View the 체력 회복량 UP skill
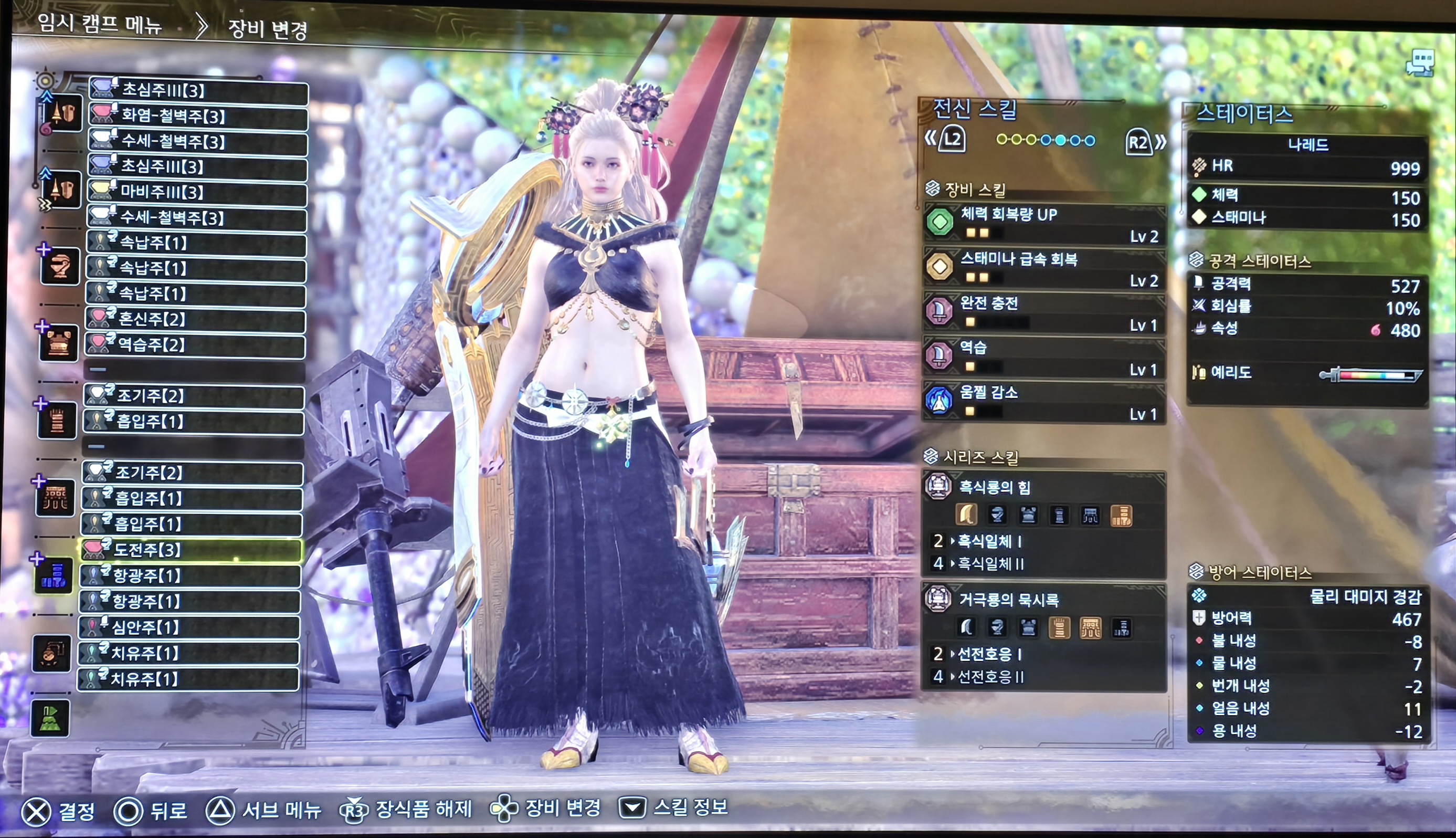 click(1044, 223)
